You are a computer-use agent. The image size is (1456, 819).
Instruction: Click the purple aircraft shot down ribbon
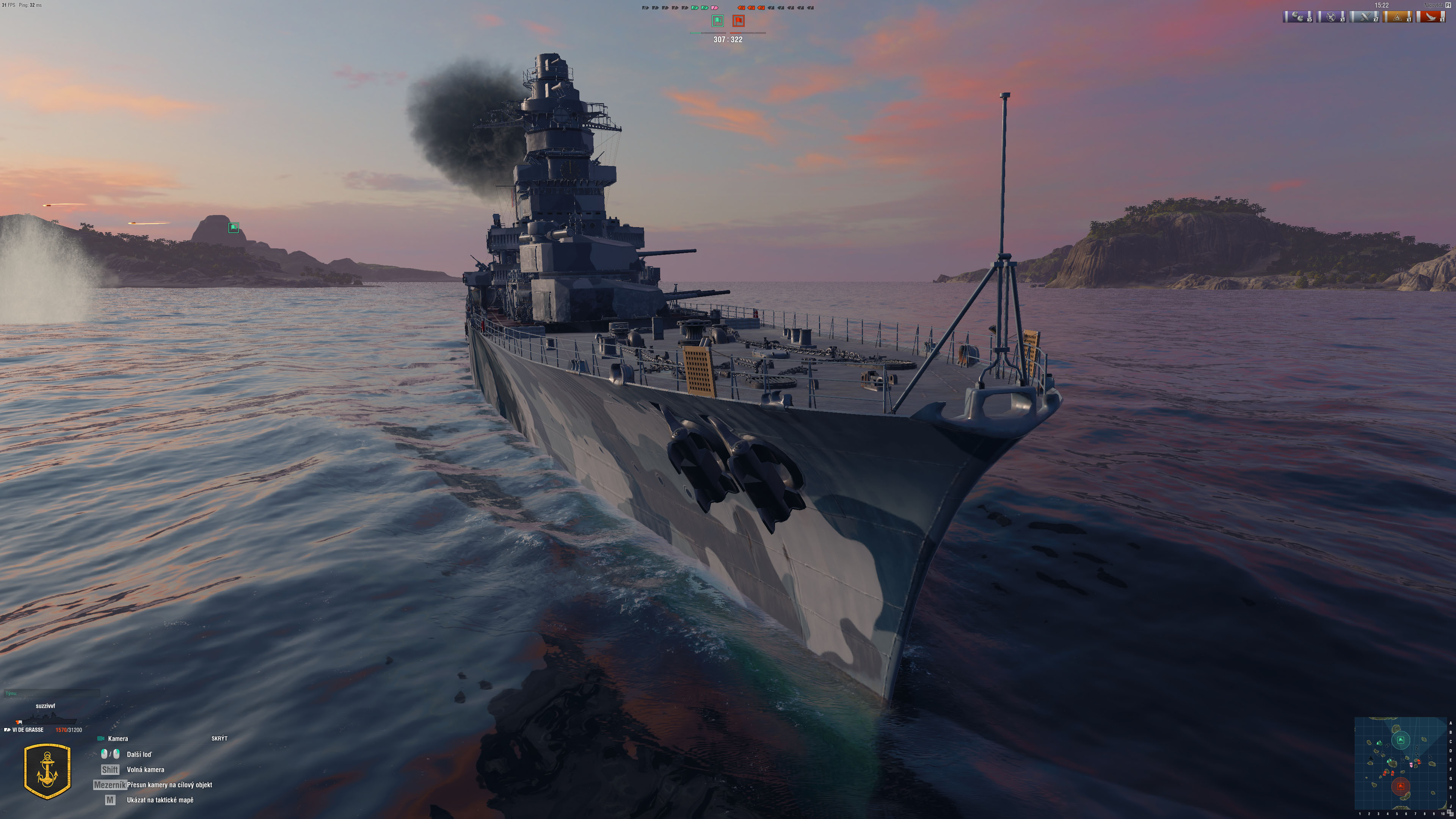(x=1331, y=17)
